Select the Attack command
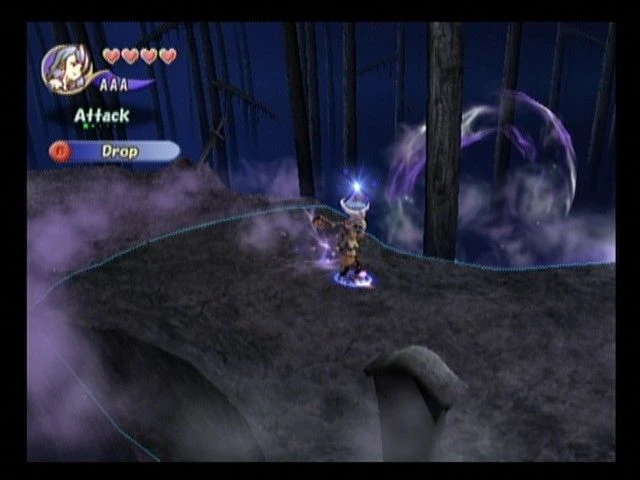The height and width of the screenshot is (480, 640). point(101,116)
